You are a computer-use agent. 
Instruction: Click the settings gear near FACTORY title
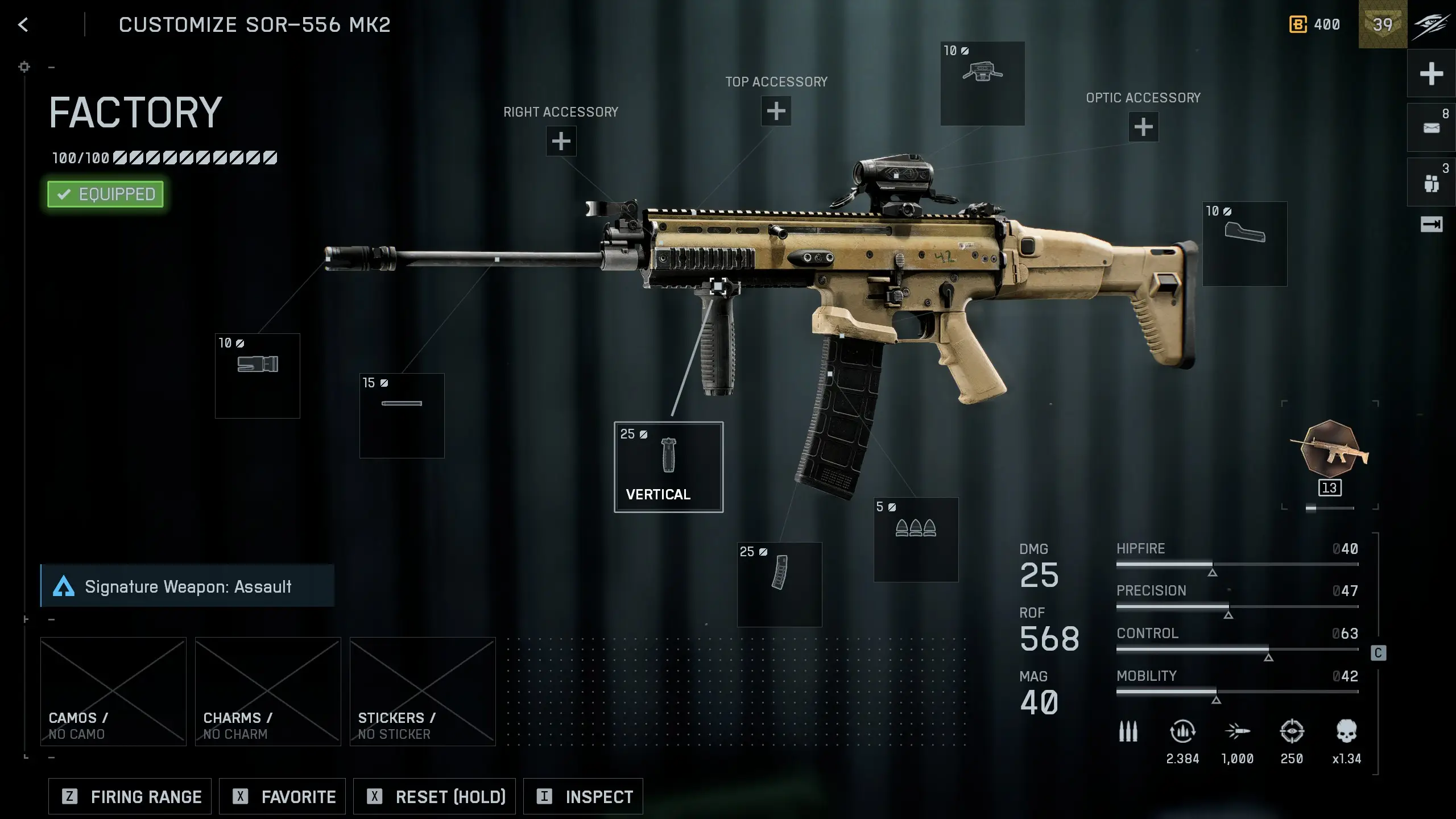click(x=24, y=67)
